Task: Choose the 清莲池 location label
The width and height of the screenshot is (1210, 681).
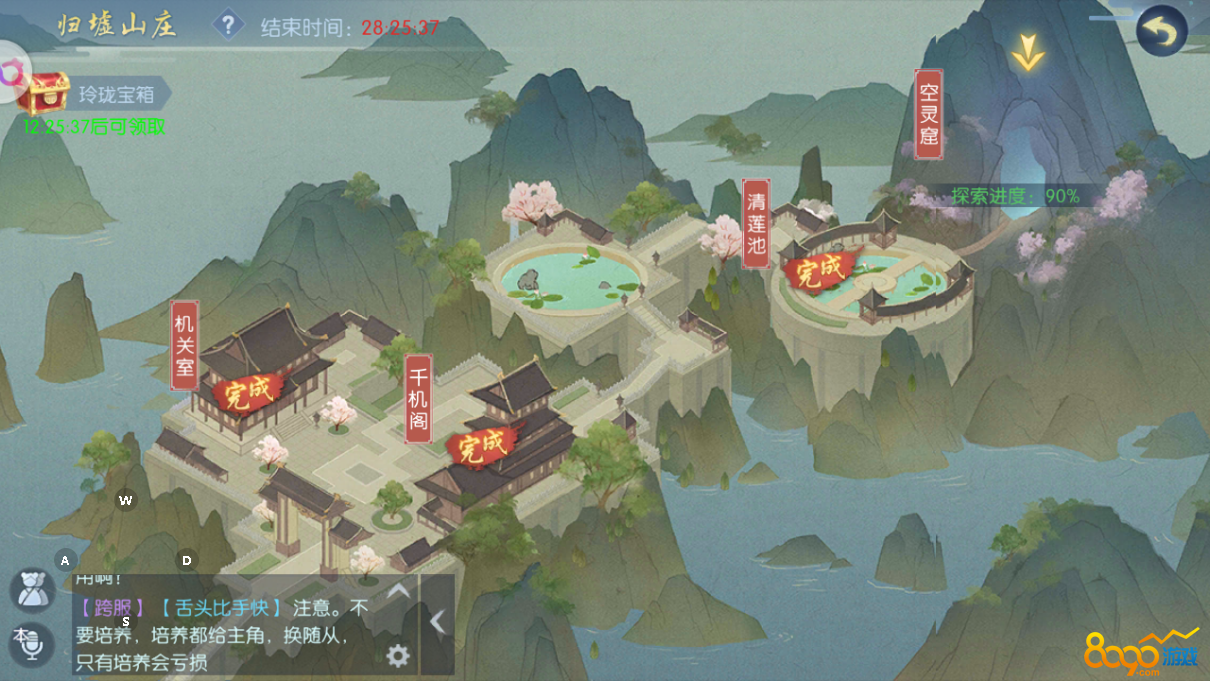Action: point(756,224)
